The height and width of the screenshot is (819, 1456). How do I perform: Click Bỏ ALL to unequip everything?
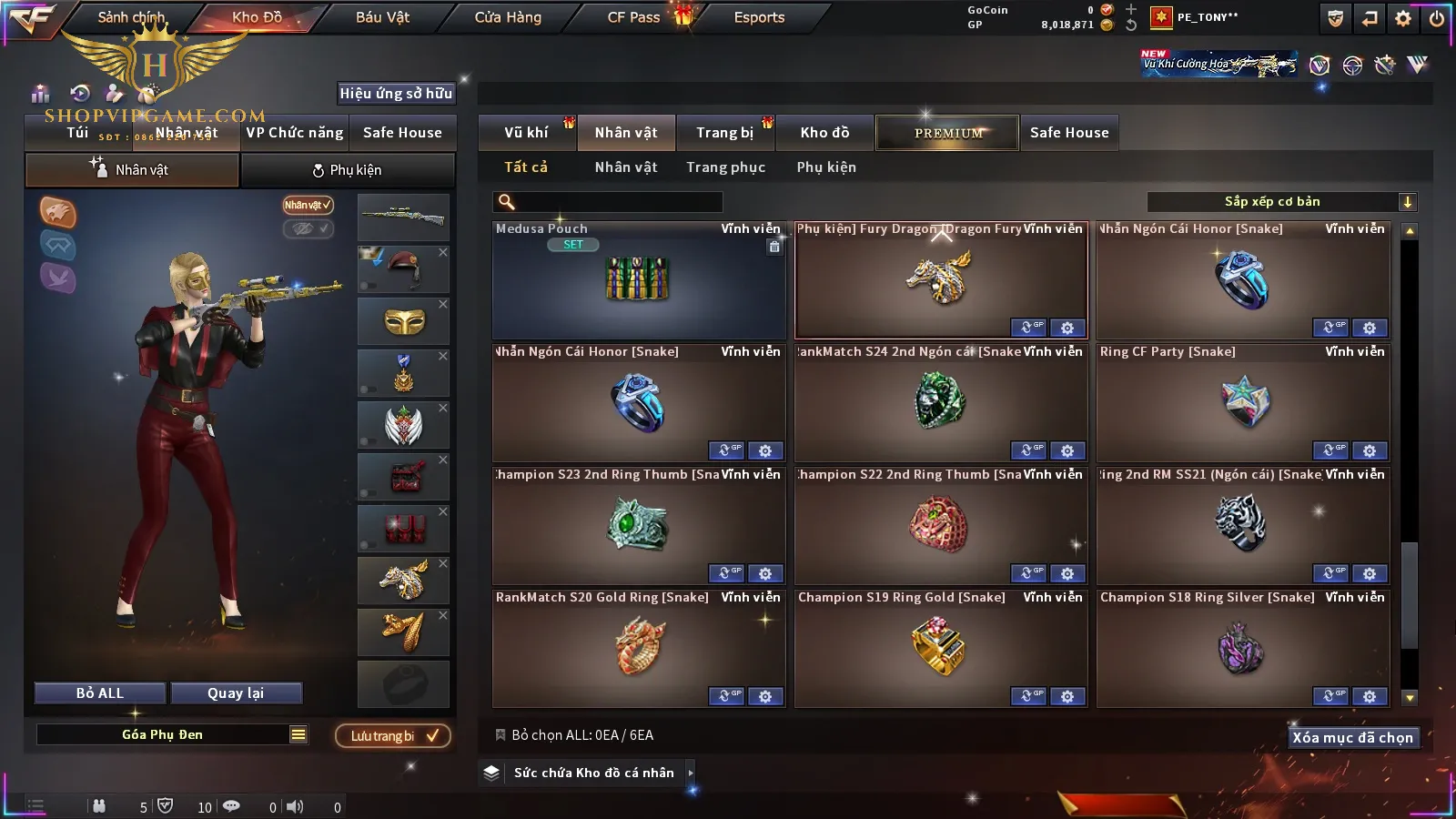point(100,693)
